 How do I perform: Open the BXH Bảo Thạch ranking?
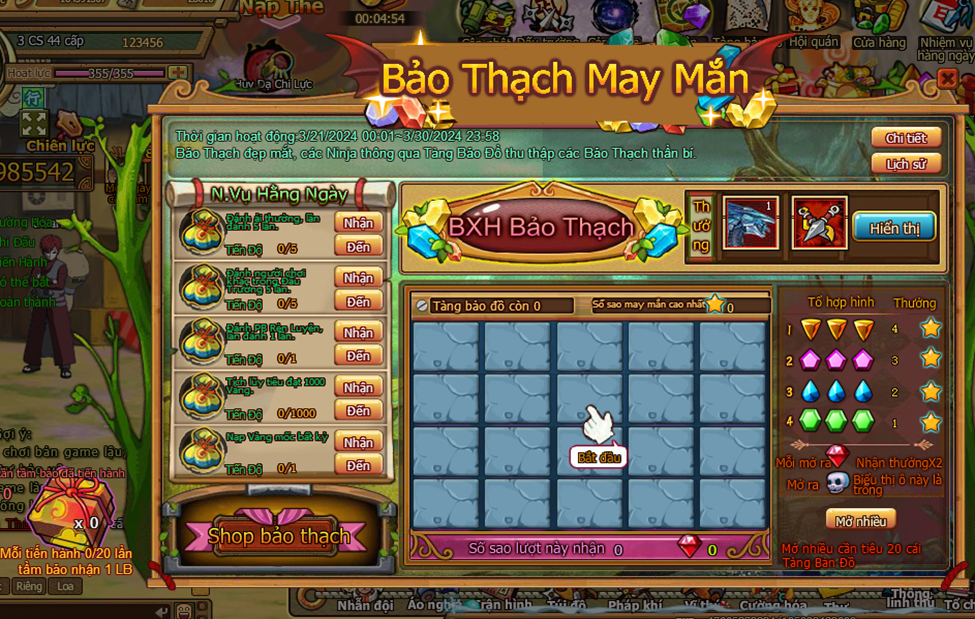point(540,227)
